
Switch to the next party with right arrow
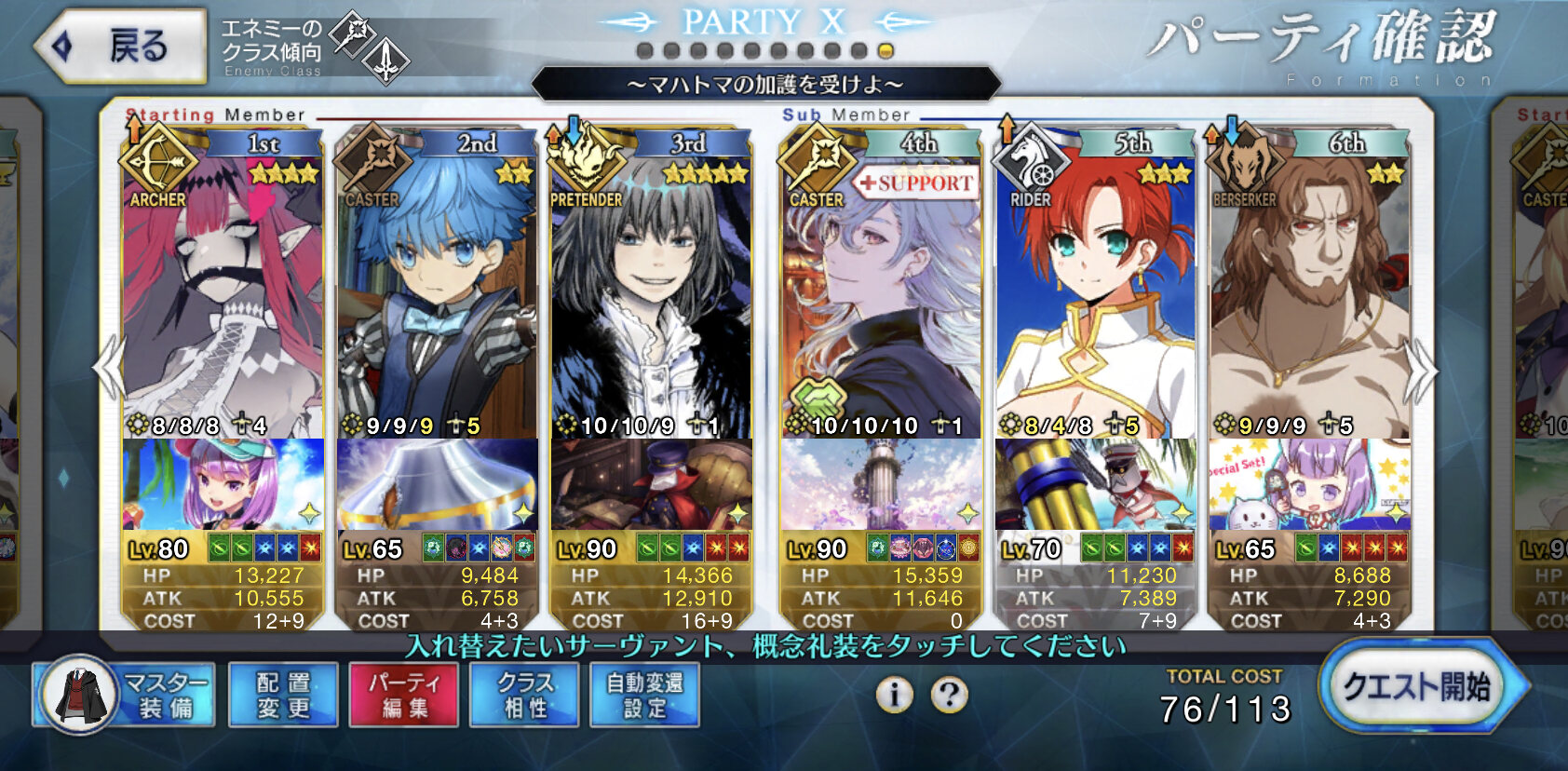pos(1421,369)
